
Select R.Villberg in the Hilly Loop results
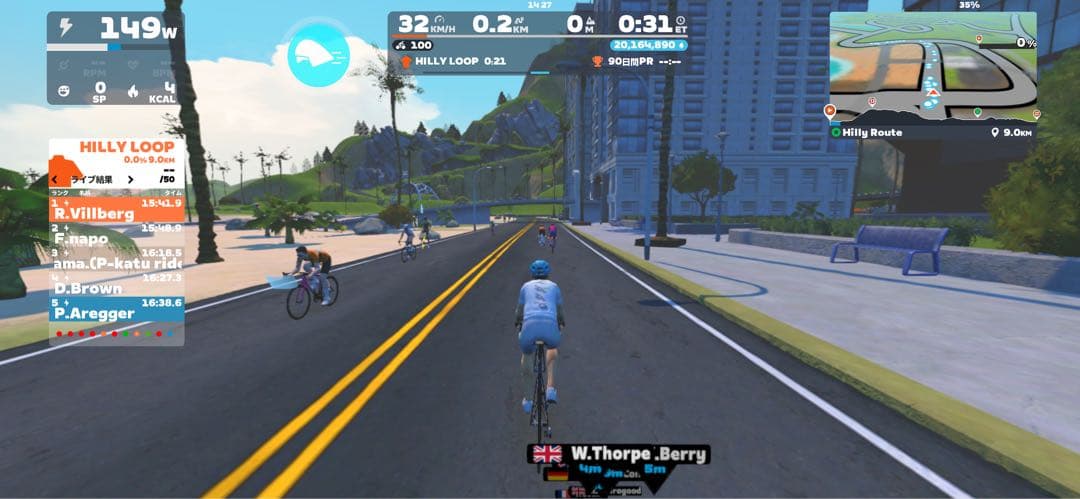click(x=116, y=210)
